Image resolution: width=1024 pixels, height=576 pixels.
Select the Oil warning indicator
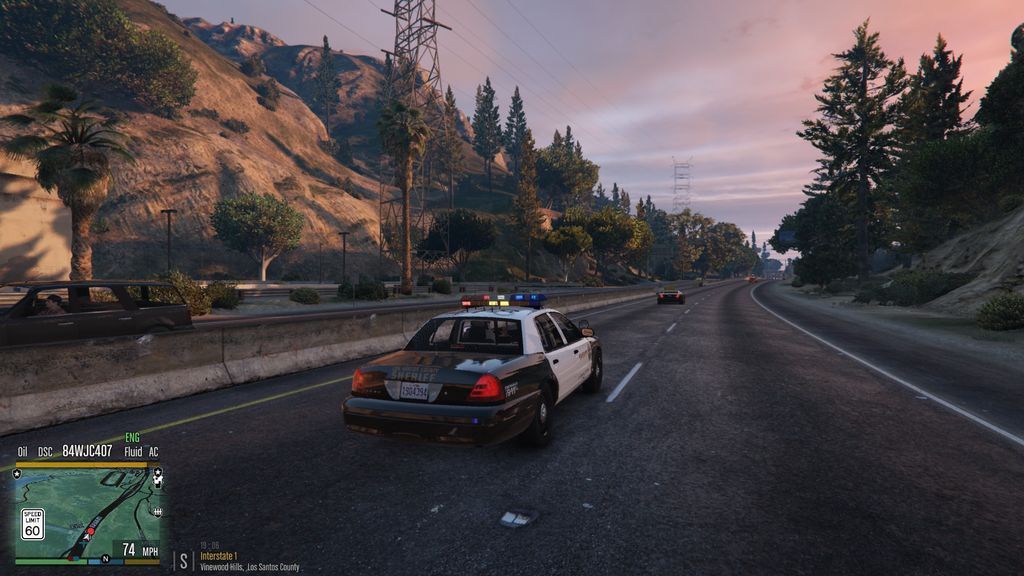22,452
